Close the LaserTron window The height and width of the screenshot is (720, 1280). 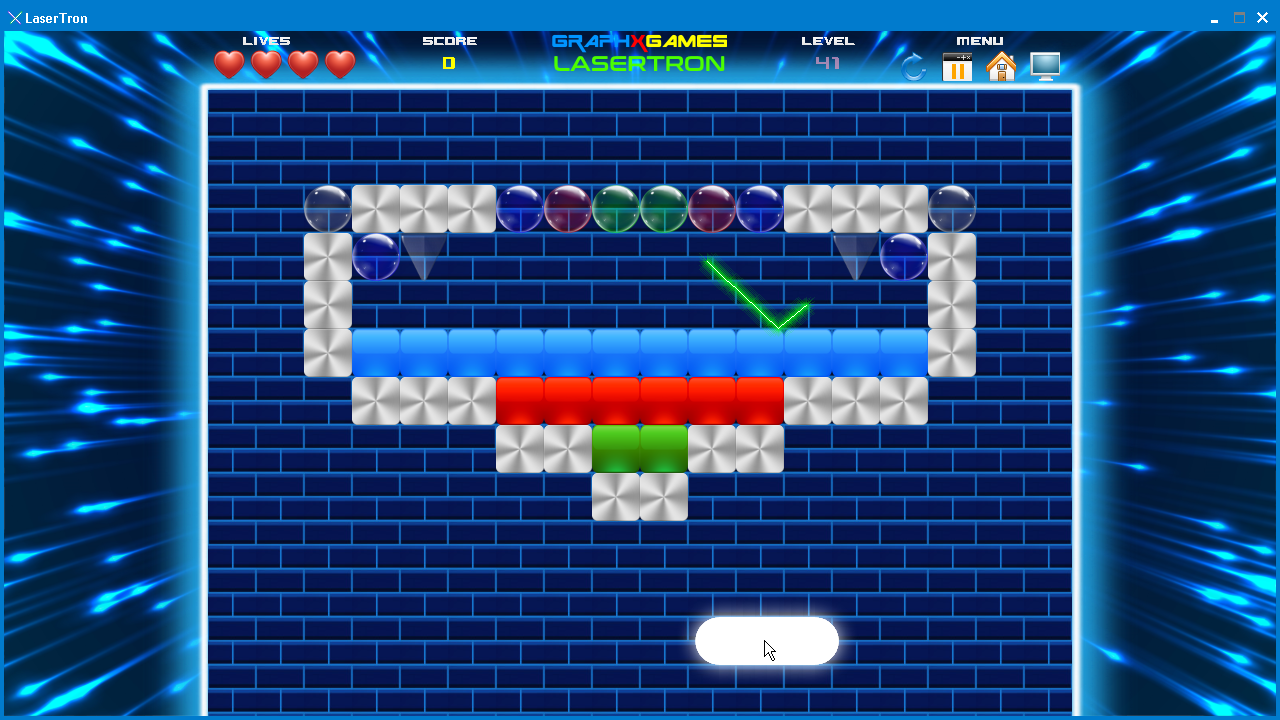pyautogui.click(x=1263, y=18)
